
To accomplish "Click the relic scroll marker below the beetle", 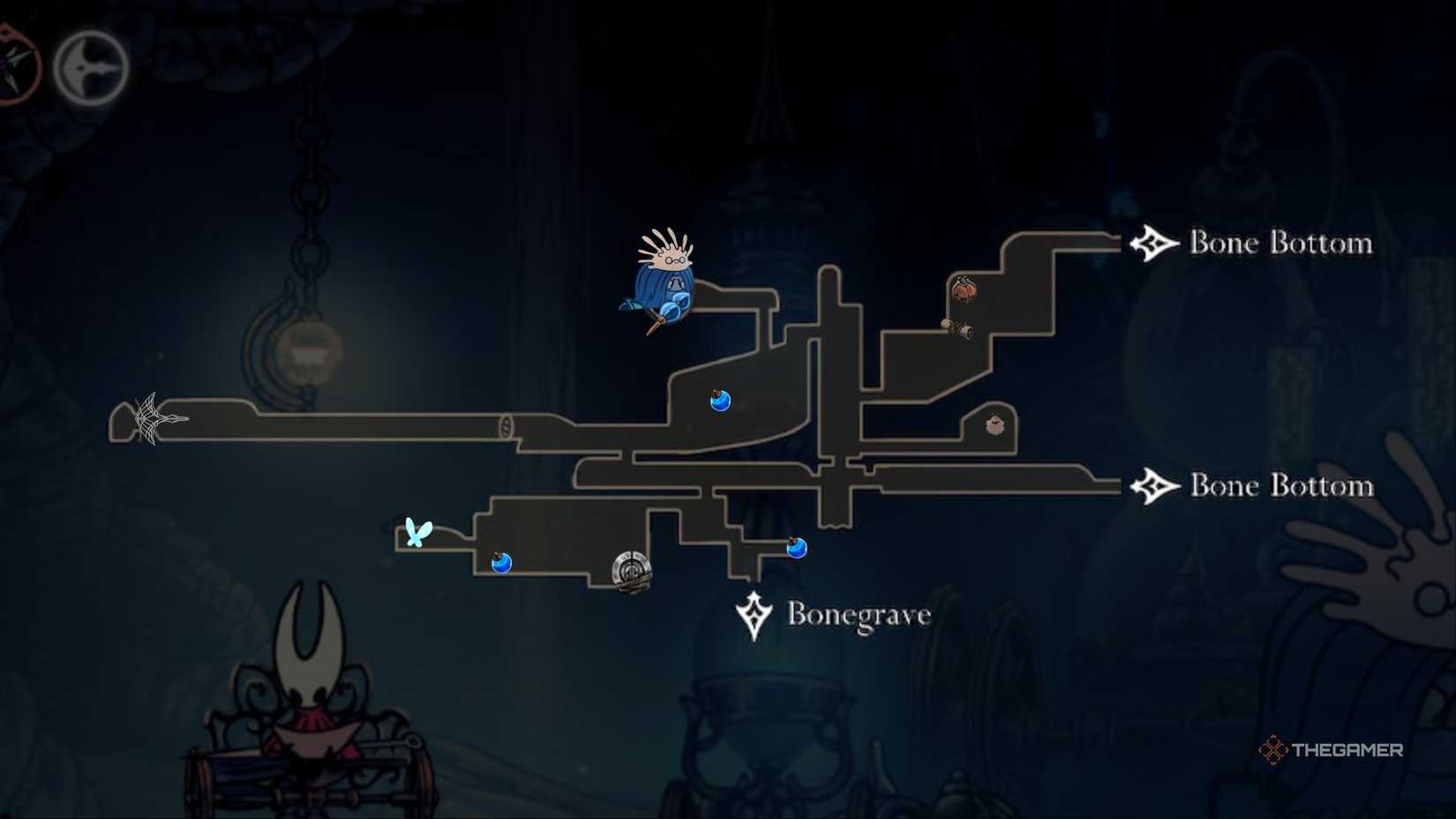I will click(x=958, y=328).
